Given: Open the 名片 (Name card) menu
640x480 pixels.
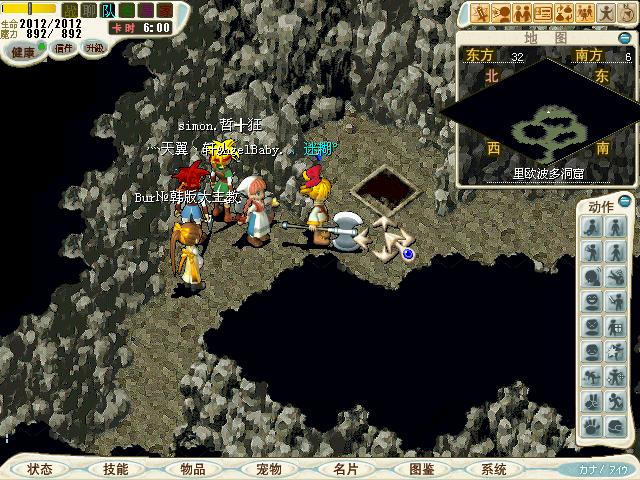Looking at the screenshot, I should point(345,468).
